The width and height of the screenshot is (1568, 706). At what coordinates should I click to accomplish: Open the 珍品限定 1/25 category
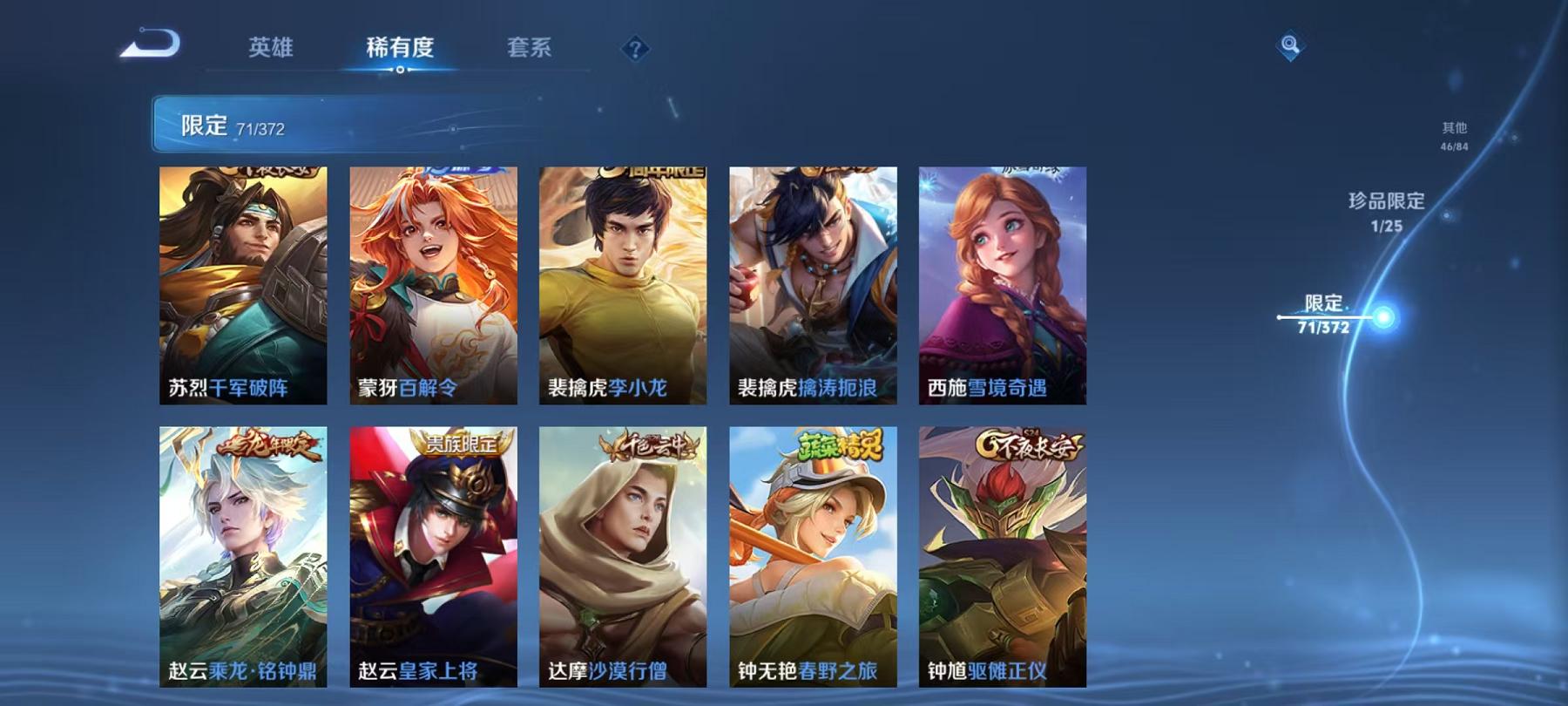coord(1384,210)
